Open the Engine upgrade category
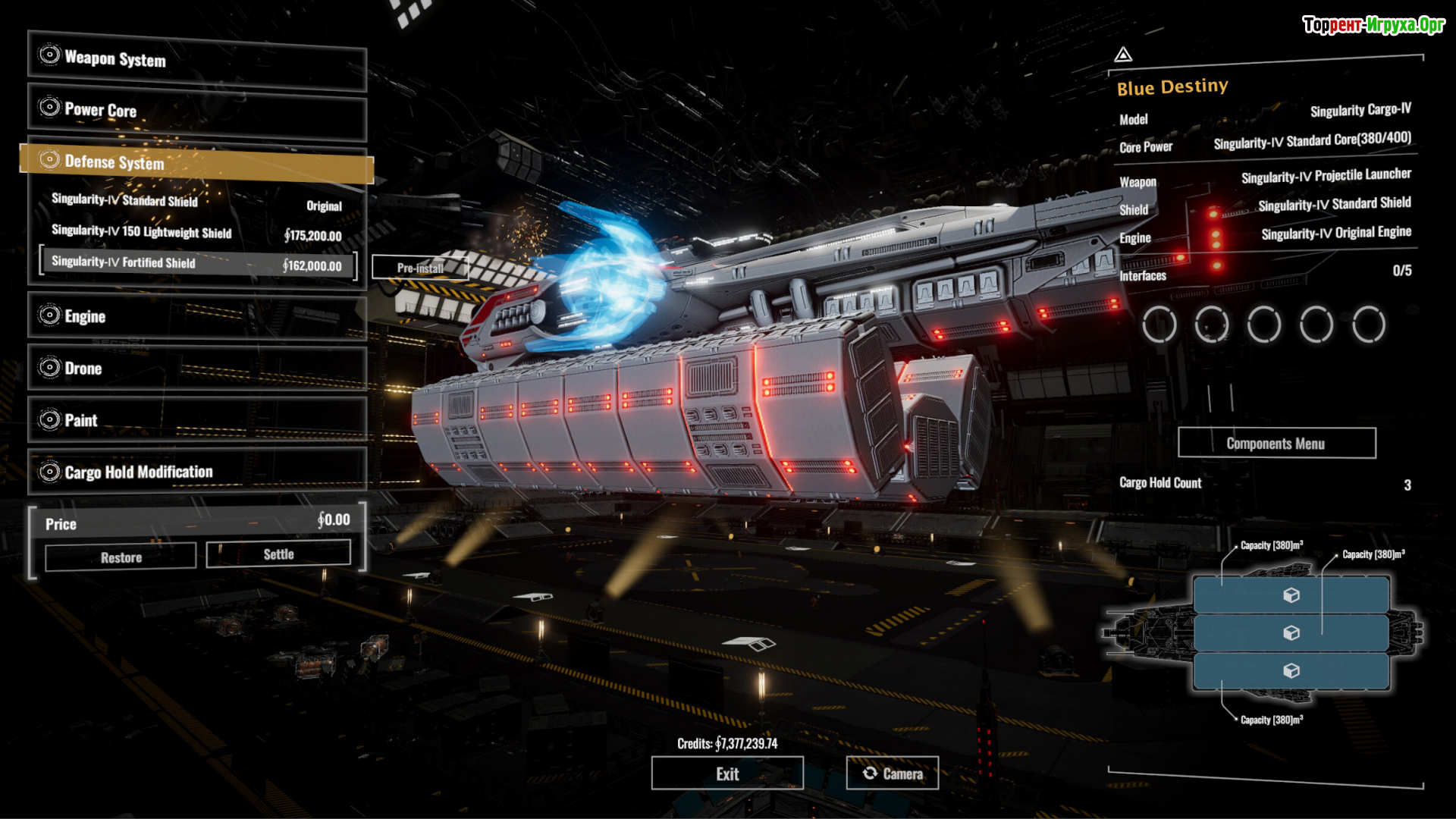This screenshot has height=819, width=1456. pos(197,316)
